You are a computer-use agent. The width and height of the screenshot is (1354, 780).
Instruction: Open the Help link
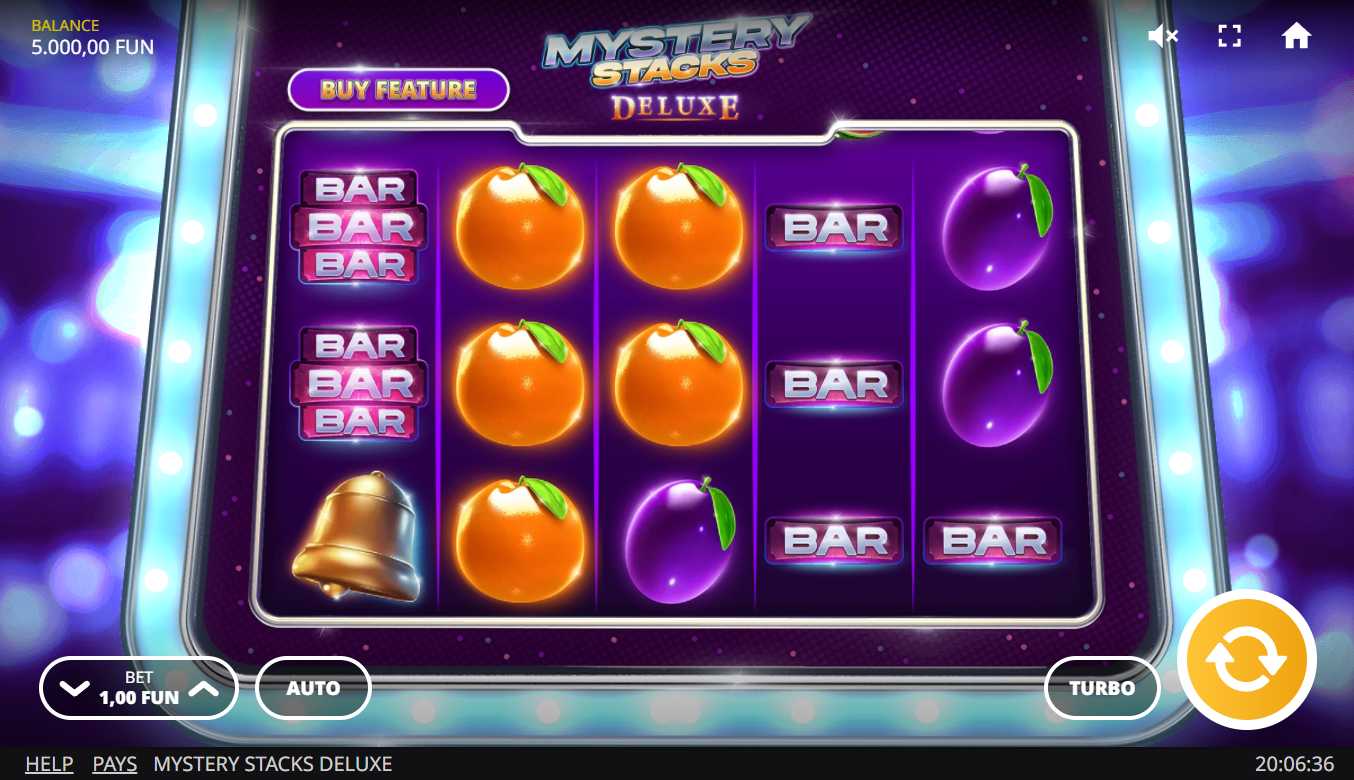click(x=49, y=764)
